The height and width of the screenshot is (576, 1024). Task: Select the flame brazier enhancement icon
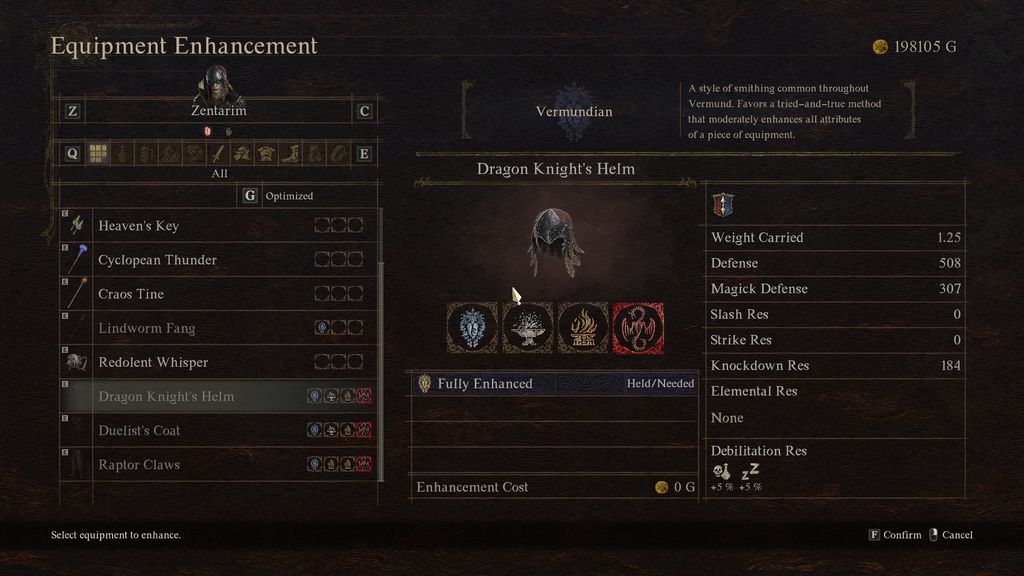click(x=582, y=327)
